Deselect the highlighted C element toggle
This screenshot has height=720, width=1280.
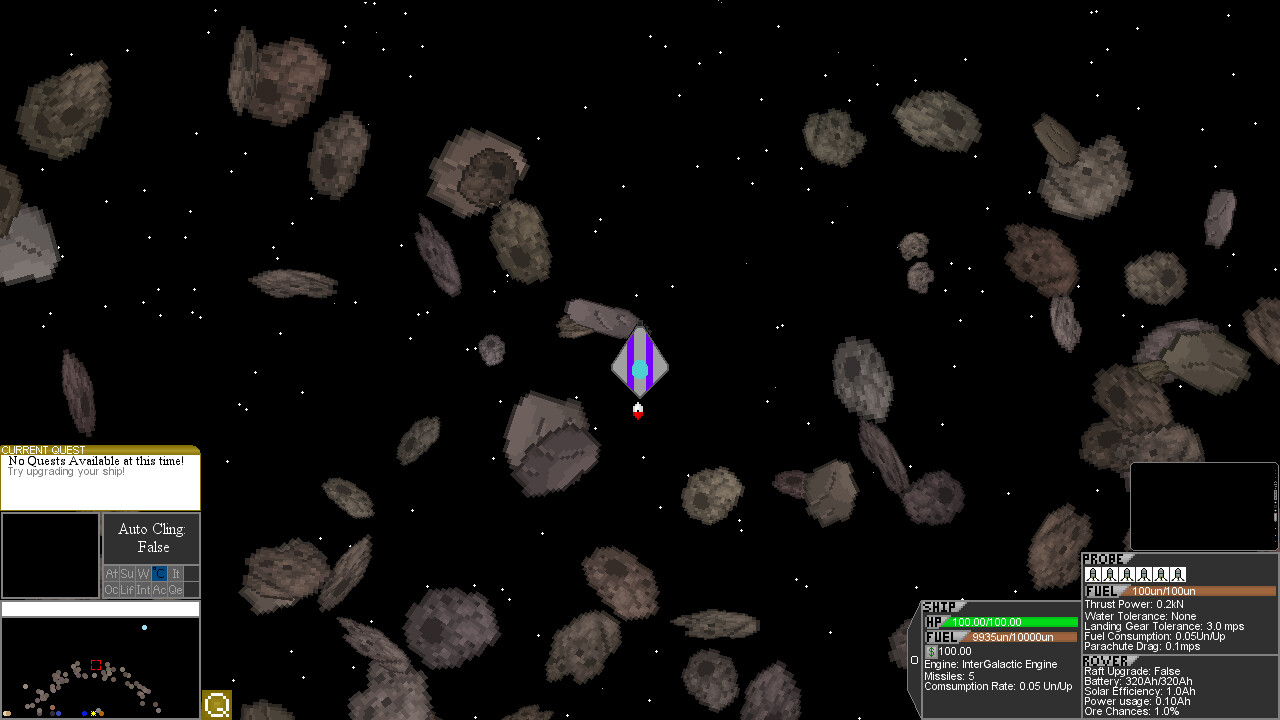(158, 574)
